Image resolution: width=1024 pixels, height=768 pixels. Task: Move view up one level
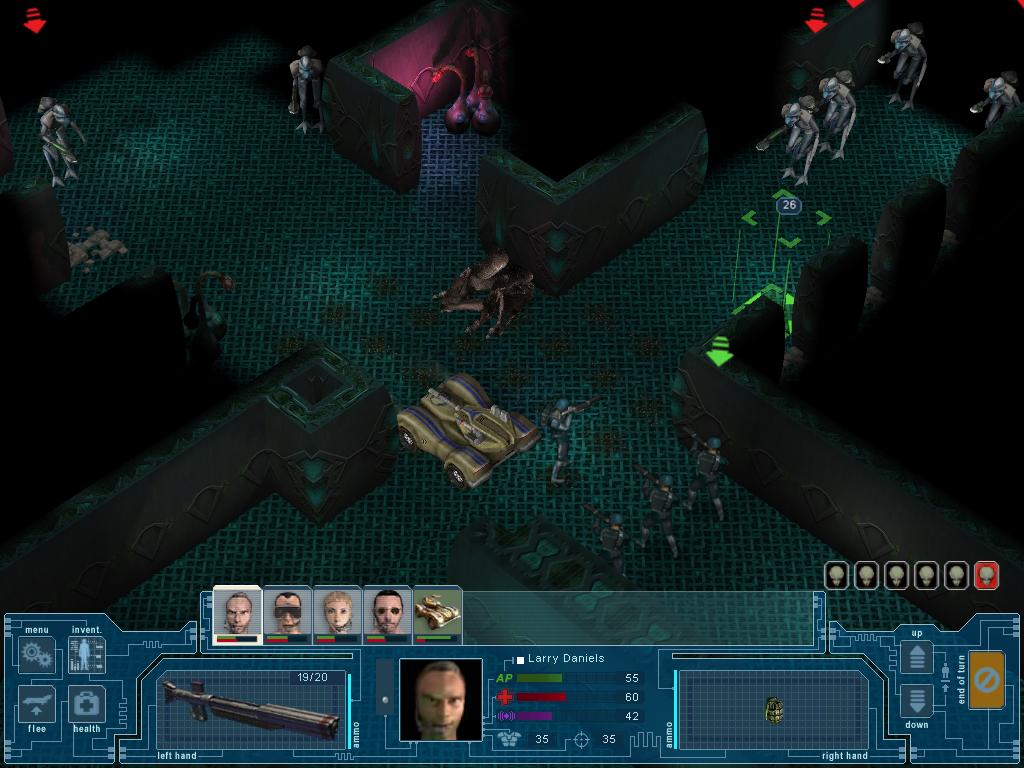point(917,657)
